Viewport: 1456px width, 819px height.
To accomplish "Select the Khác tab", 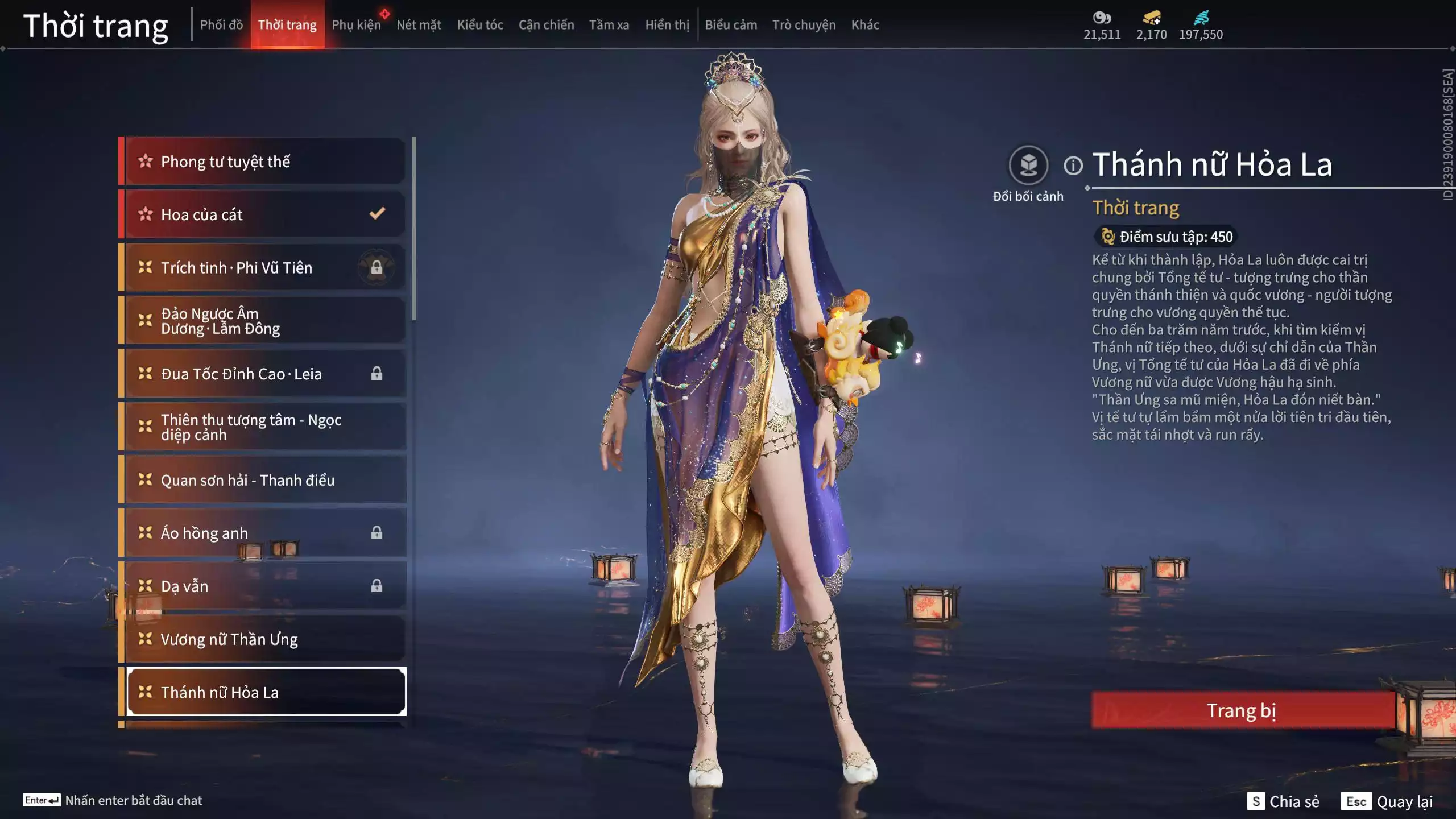I will click(865, 25).
